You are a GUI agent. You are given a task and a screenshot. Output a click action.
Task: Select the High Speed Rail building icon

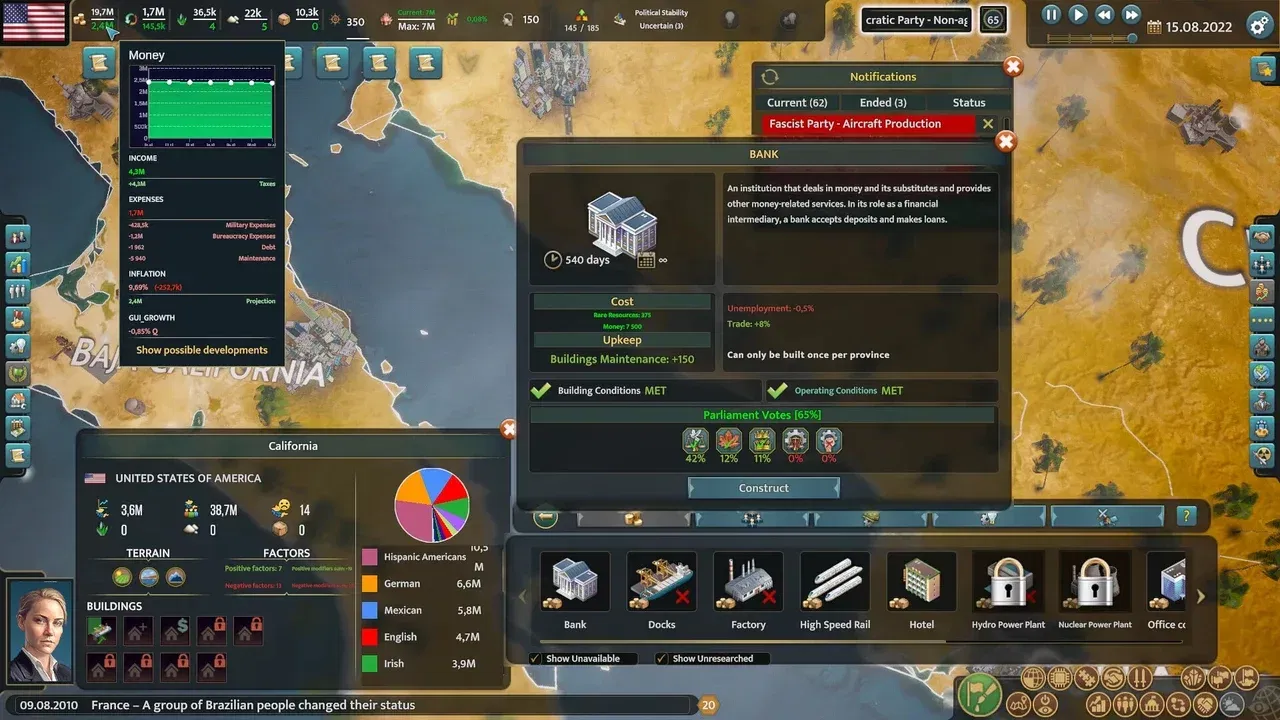(834, 582)
